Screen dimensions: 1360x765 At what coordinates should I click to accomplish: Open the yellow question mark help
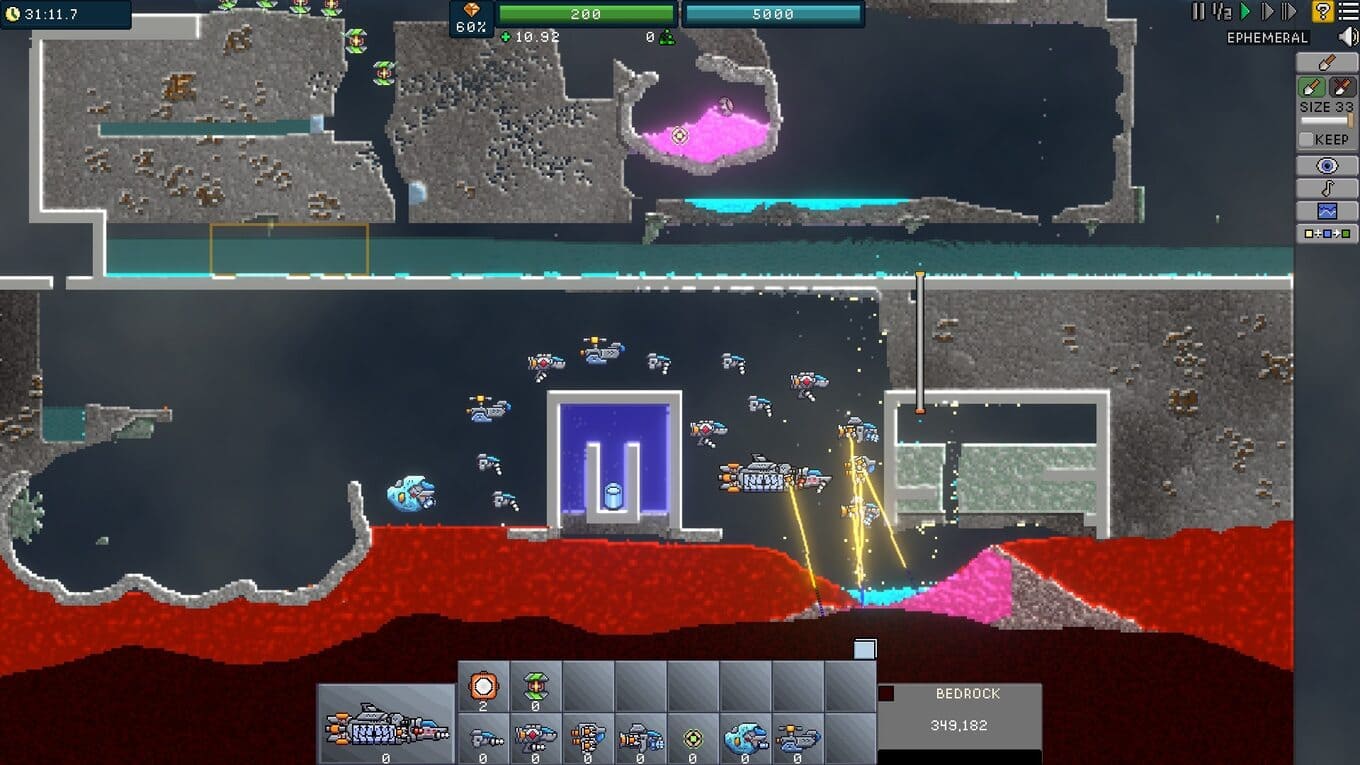click(x=1323, y=12)
